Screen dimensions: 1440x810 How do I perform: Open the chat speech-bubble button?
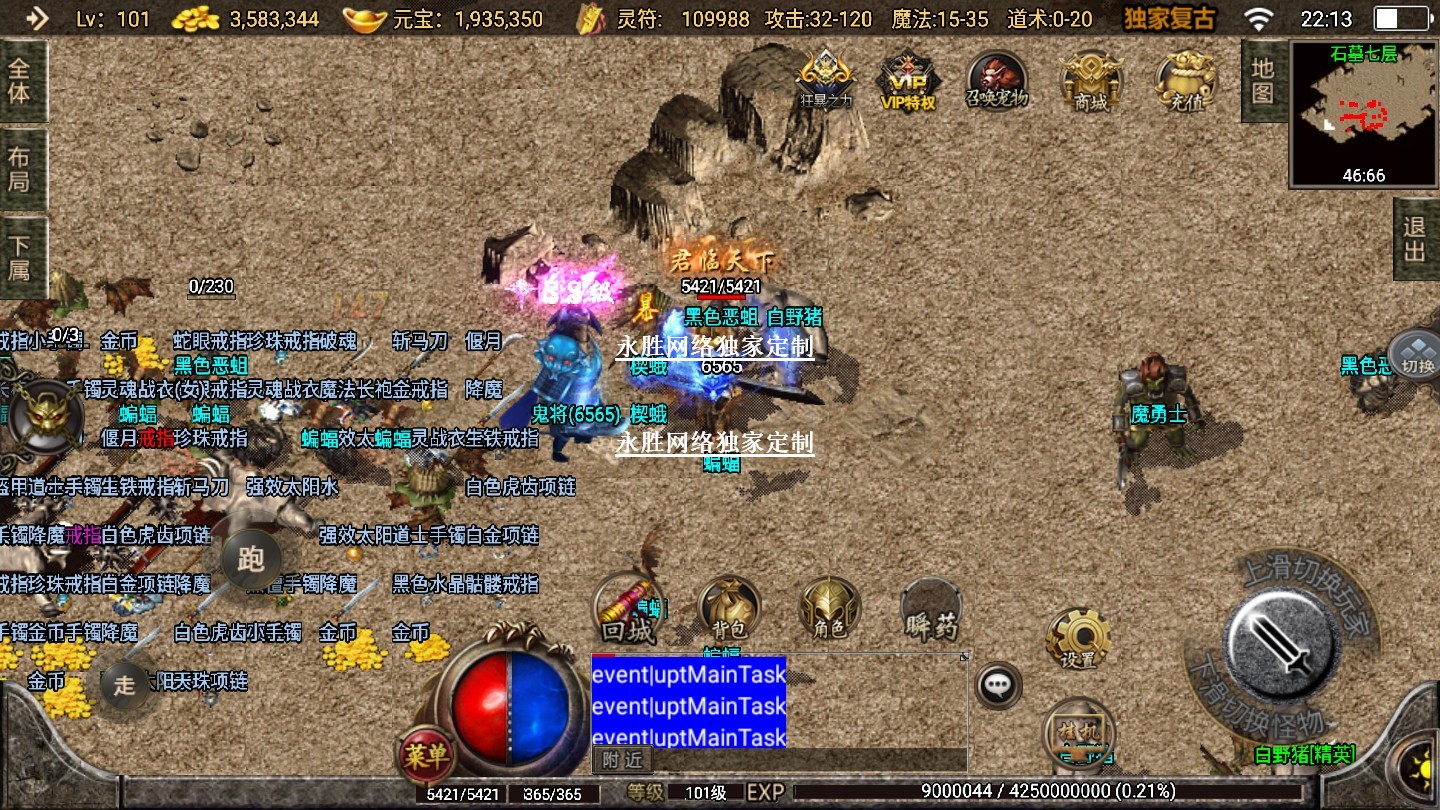point(998,685)
